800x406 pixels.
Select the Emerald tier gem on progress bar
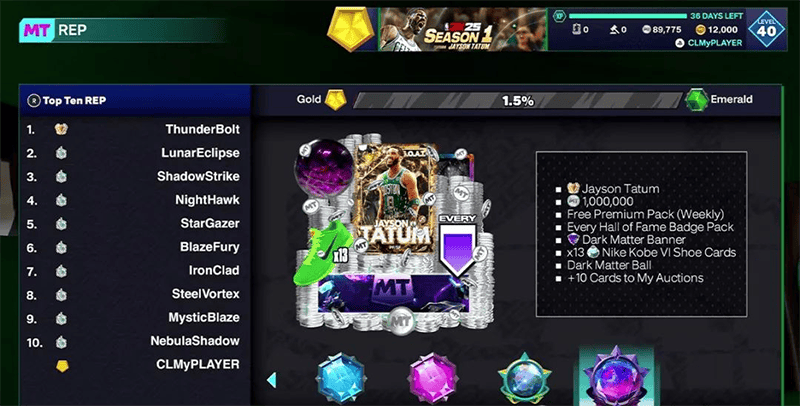point(697,101)
